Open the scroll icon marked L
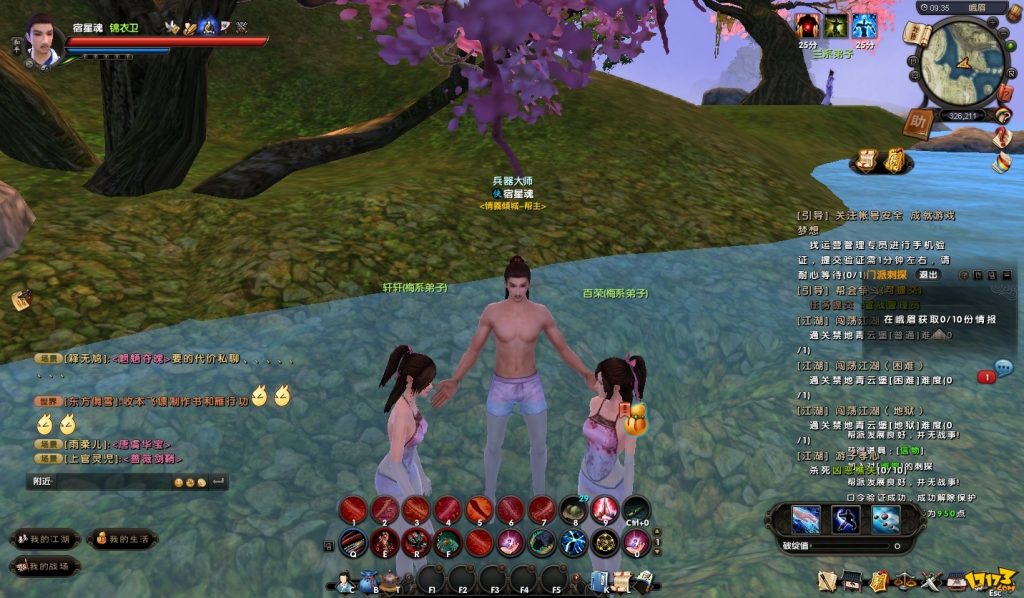1024x598 pixels. click(x=621, y=580)
